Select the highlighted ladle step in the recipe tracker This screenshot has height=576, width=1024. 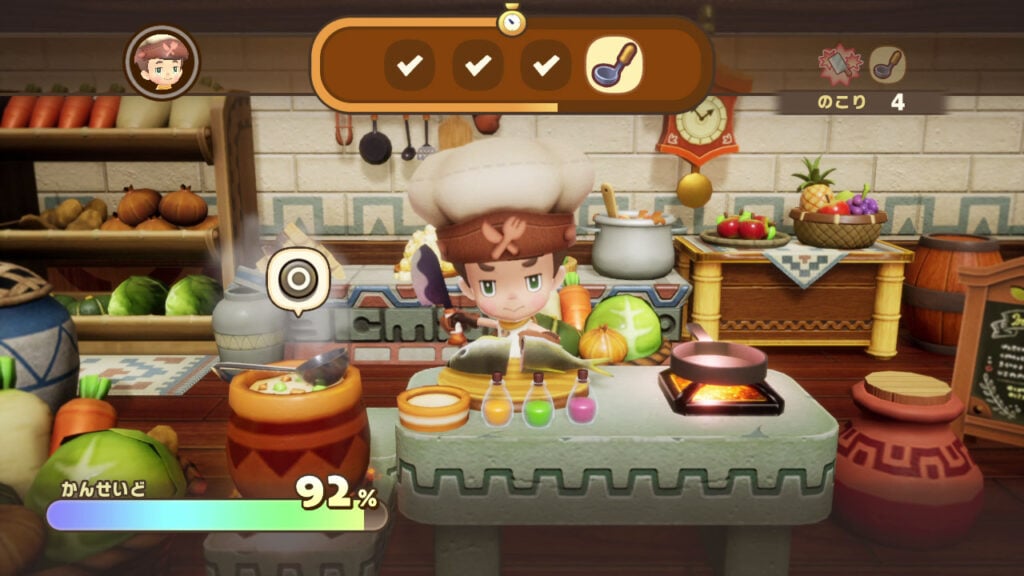(x=613, y=65)
